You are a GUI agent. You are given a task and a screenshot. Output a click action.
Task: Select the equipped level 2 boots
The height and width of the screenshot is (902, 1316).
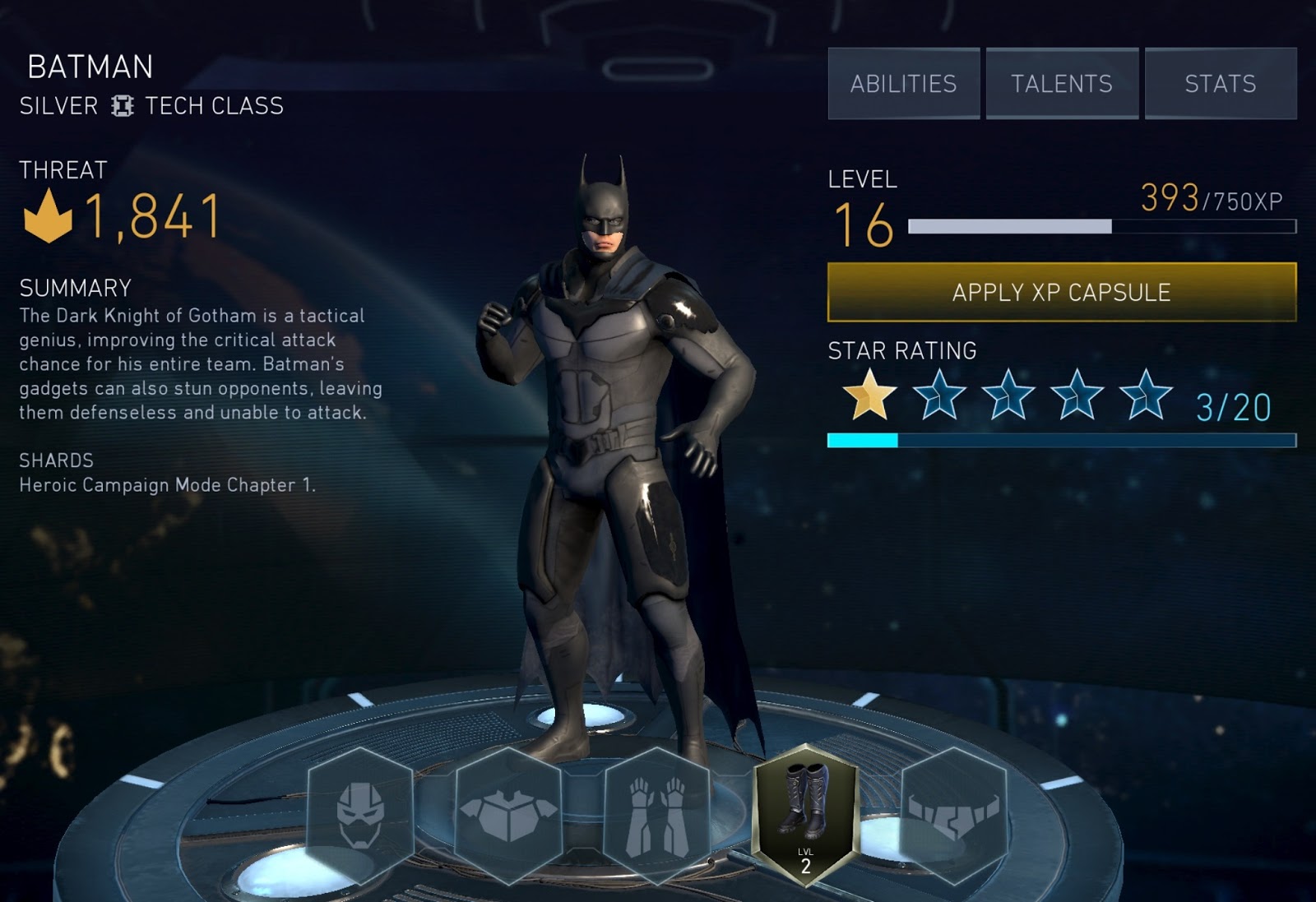(x=805, y=814)
